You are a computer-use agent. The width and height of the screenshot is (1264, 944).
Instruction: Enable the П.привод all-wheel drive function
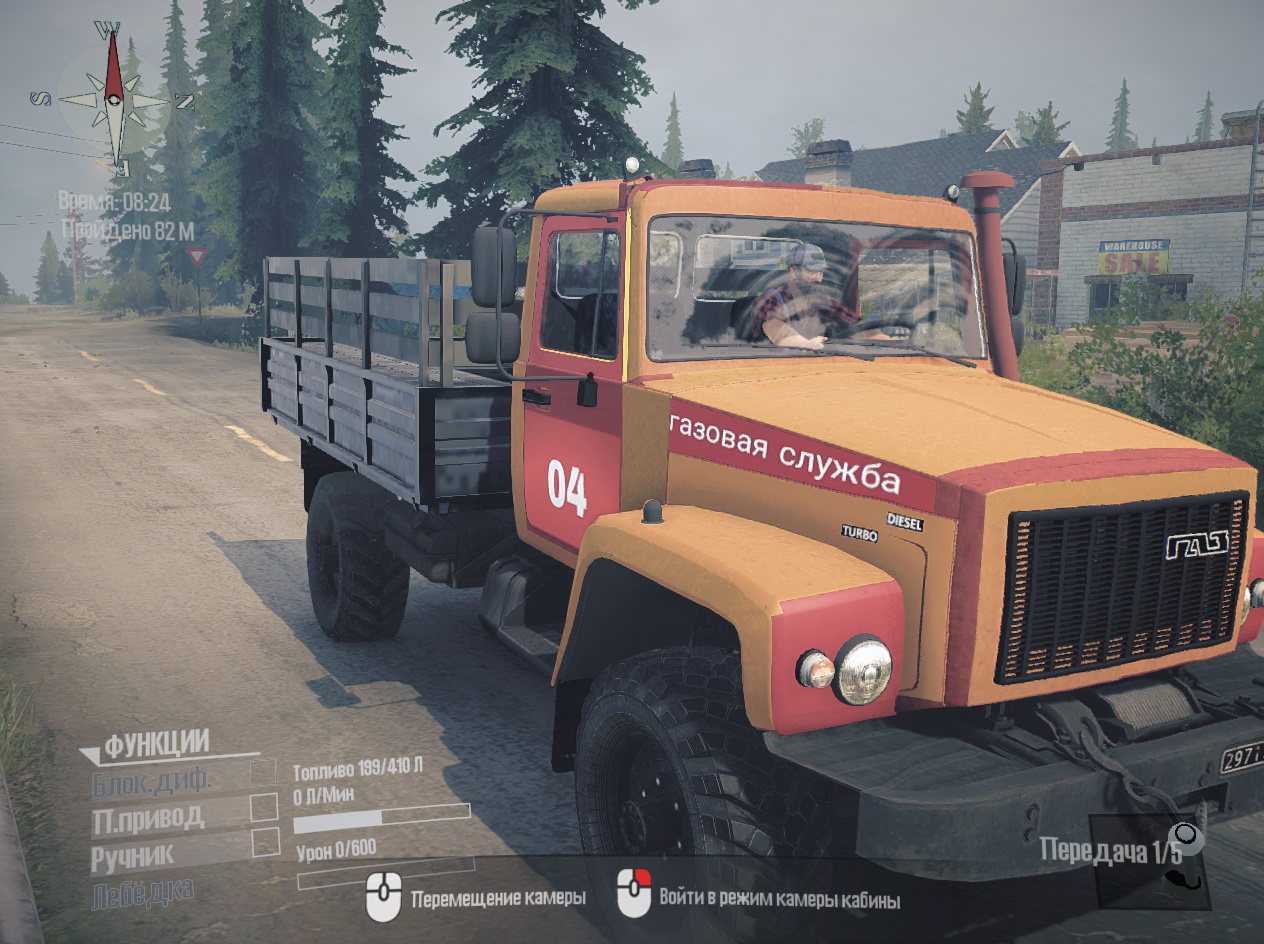click(x=264, y=807)
